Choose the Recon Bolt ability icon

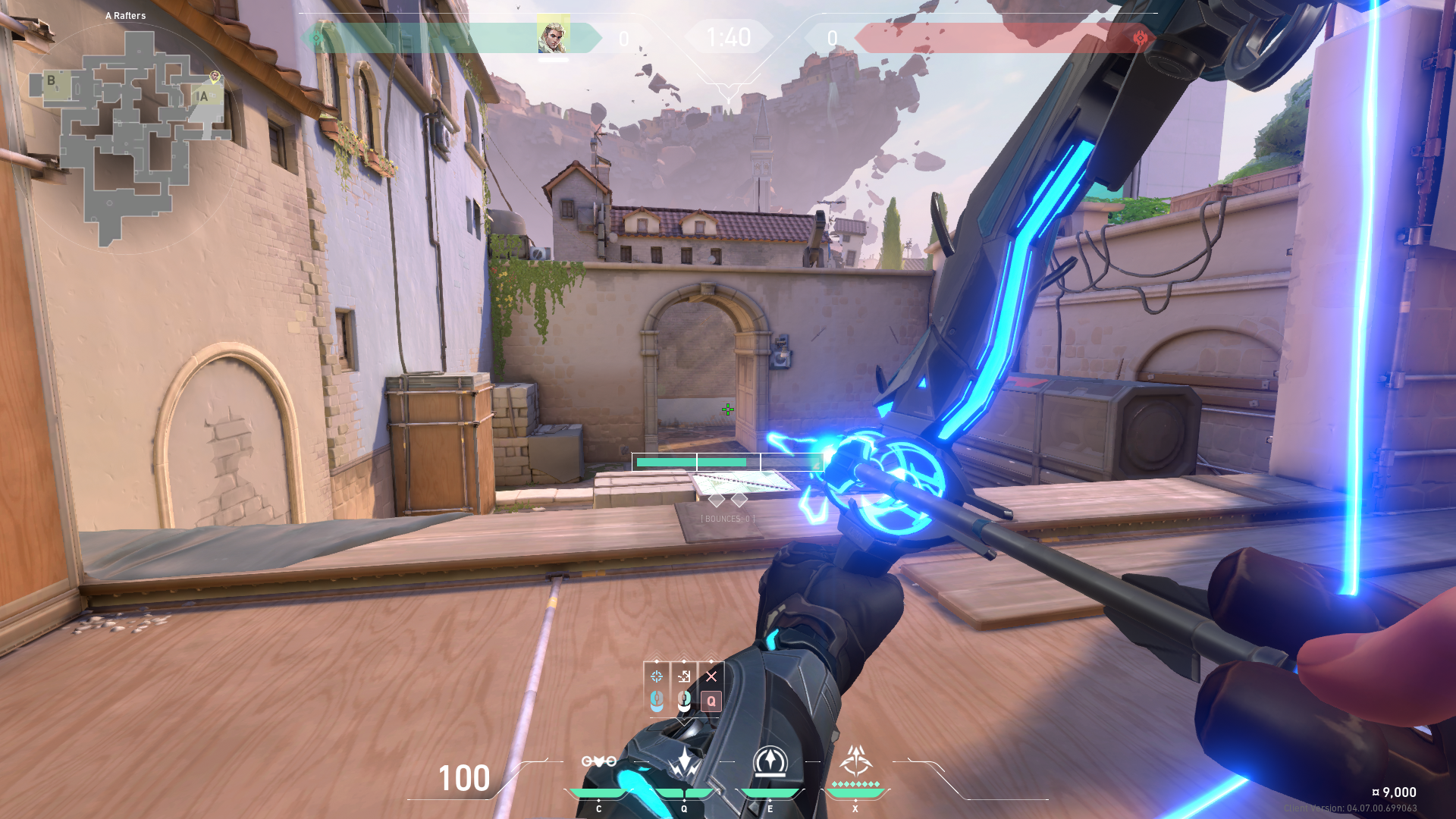[x=770, y=761]
